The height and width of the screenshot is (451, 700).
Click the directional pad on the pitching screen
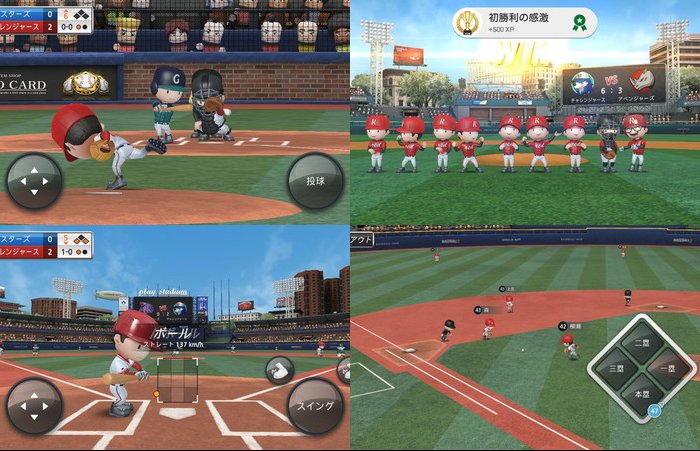34,182
